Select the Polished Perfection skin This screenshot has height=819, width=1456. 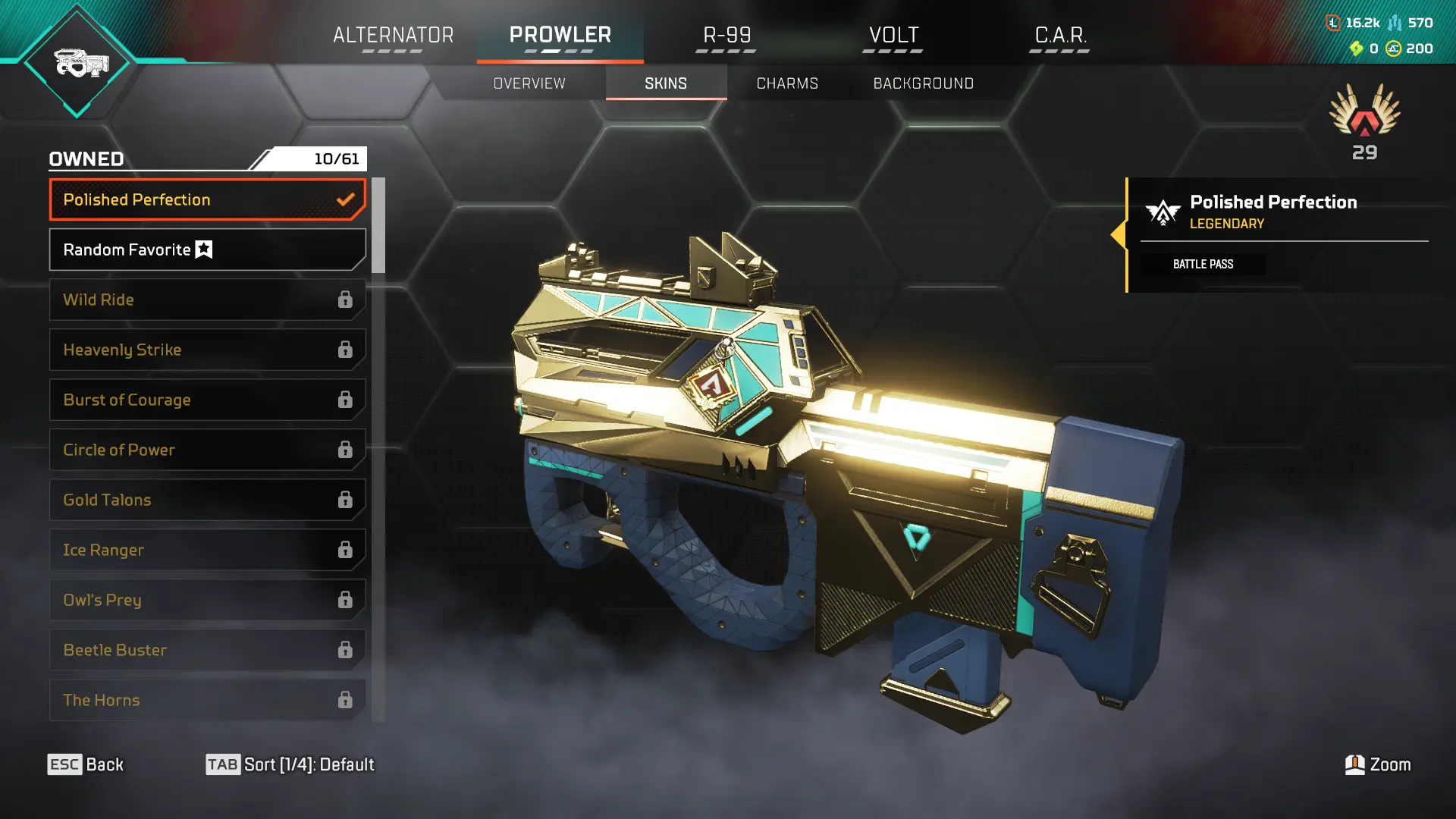[207, 199]
